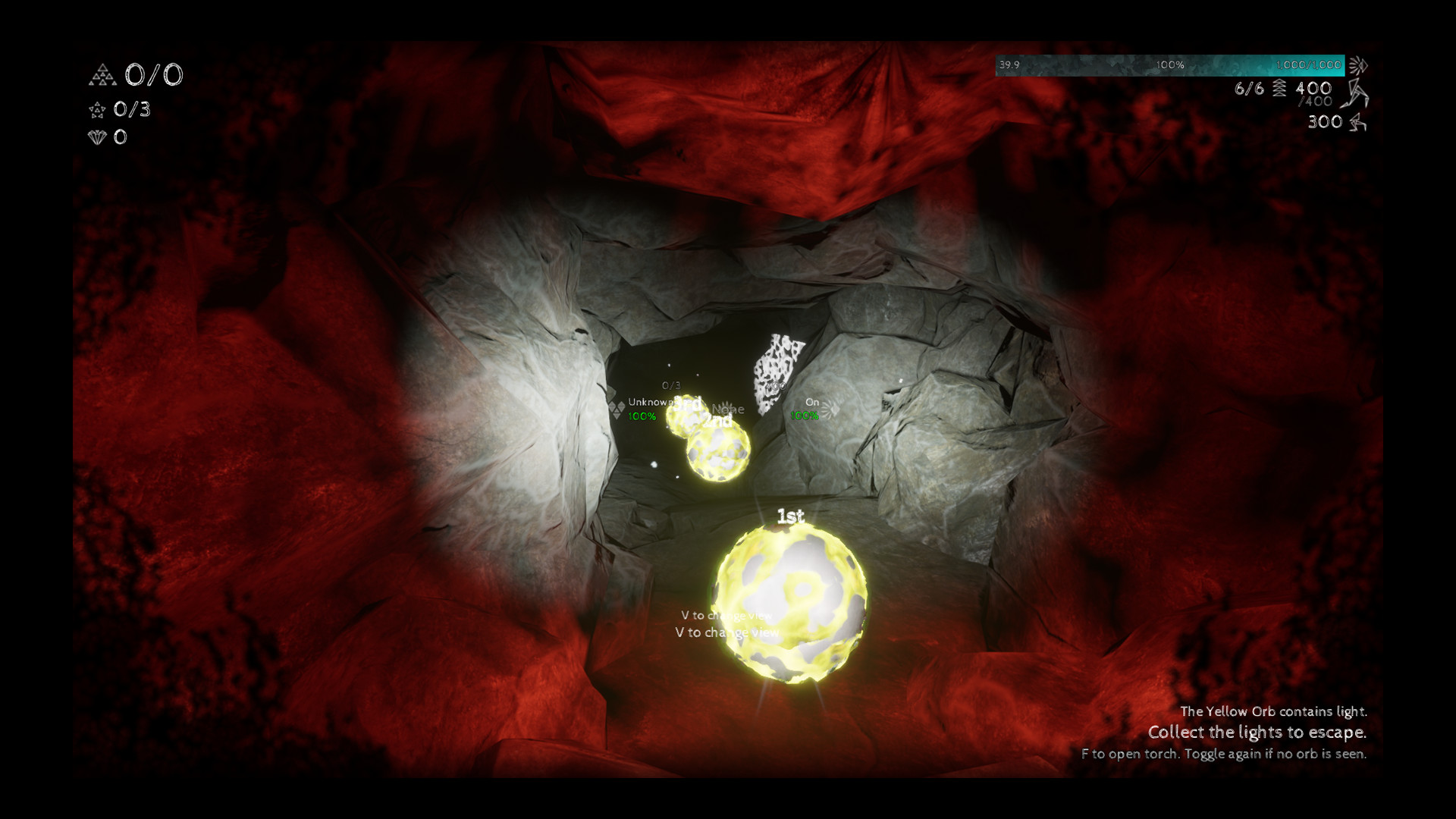Click the sprint icon beside the stamina bar
Viewport: 1456px width, 819px height.
(1360, 65)
